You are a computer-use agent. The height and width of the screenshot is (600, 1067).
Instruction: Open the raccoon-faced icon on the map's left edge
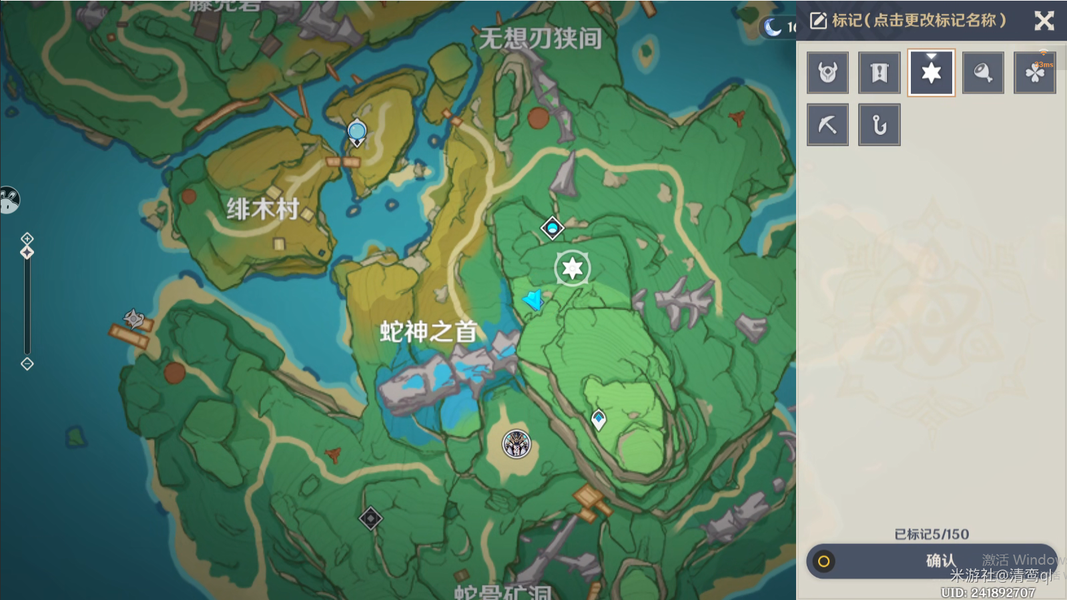click(8, 200)
